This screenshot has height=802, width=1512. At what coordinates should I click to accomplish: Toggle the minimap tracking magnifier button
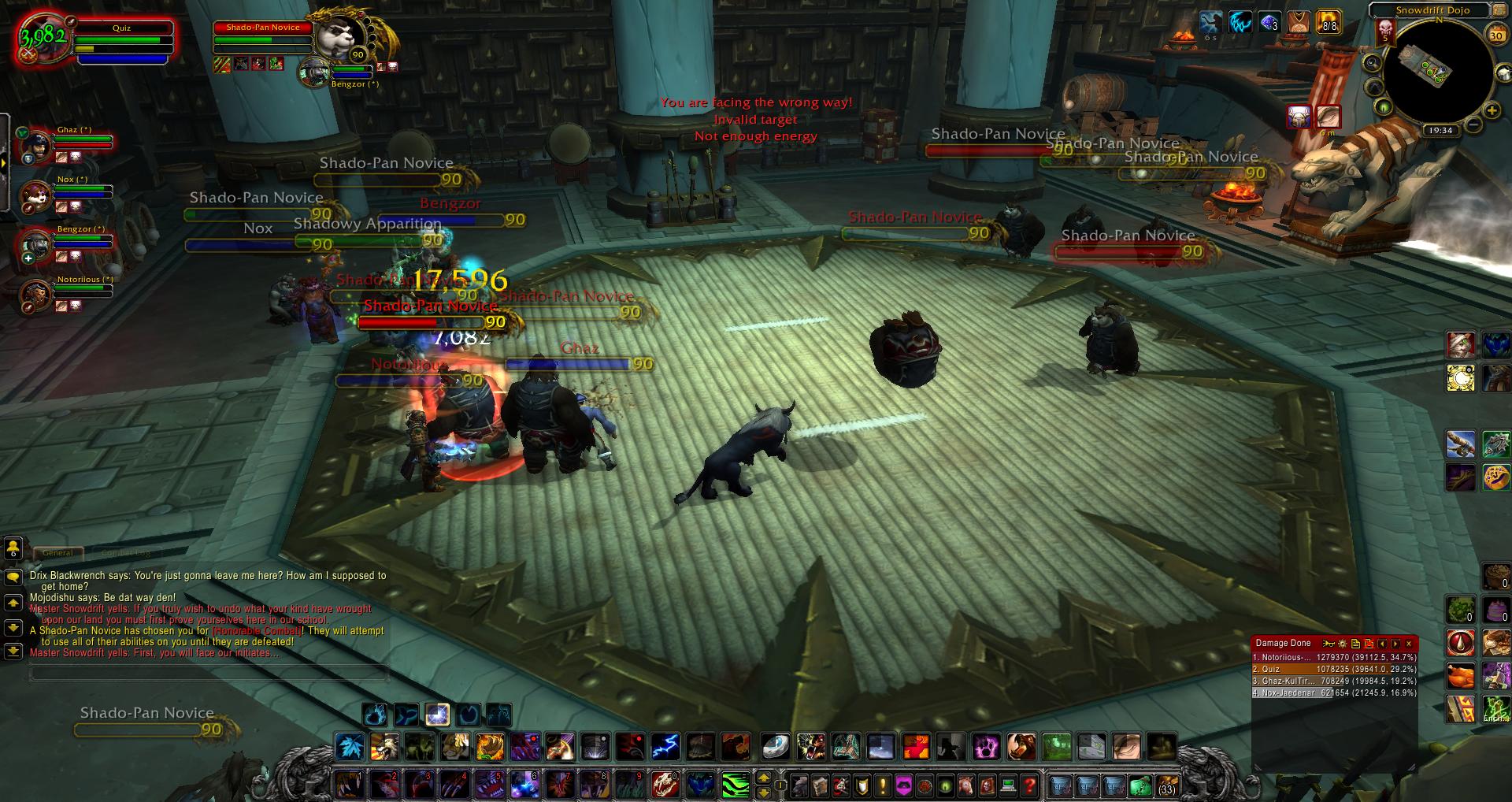click(x=1372, y=62)
